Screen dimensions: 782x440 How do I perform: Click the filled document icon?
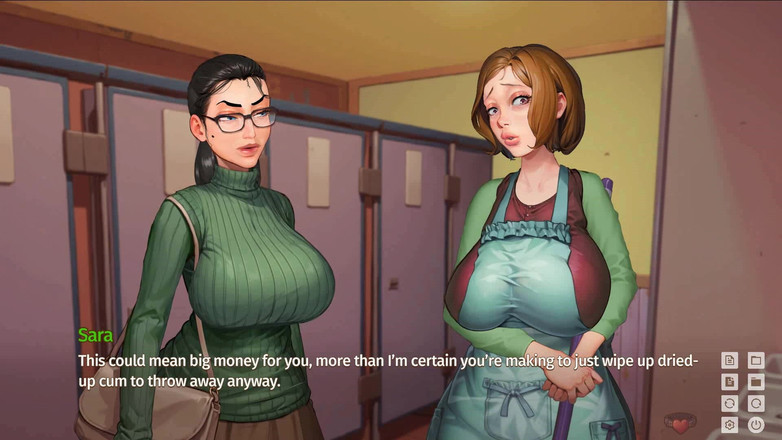point(730,382)
